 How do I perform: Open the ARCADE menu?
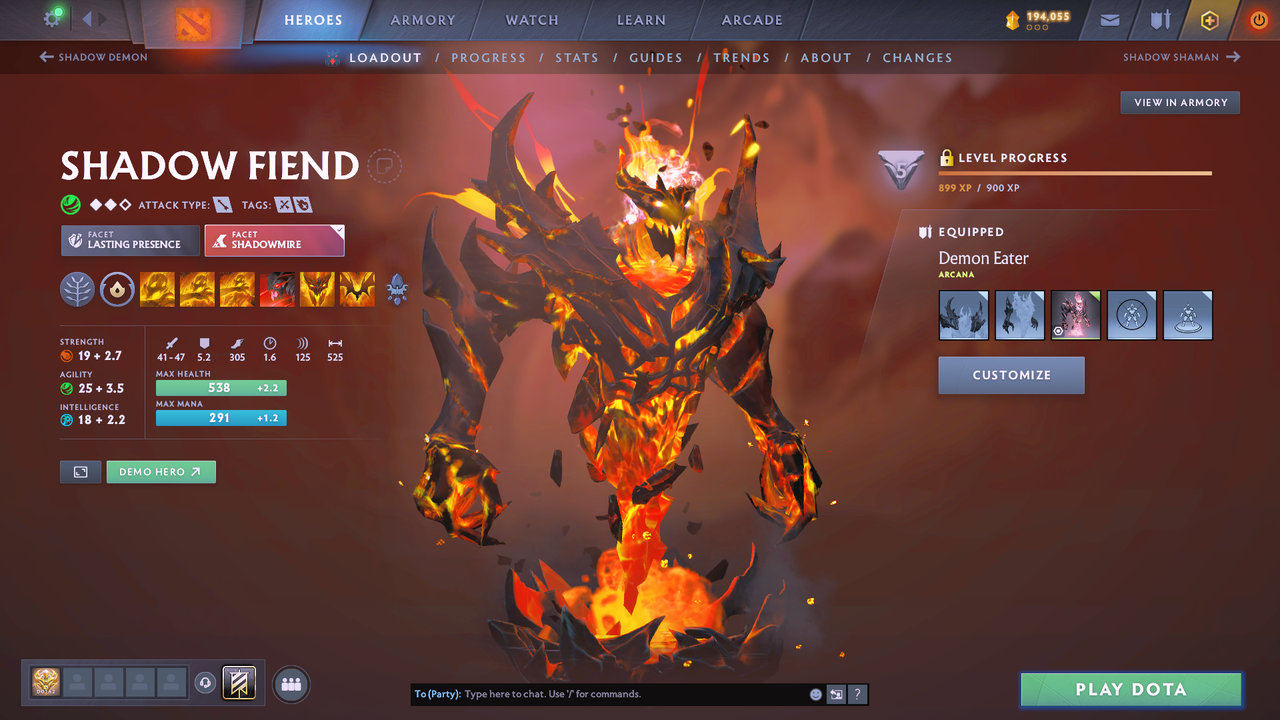click(x=751, y=19)
